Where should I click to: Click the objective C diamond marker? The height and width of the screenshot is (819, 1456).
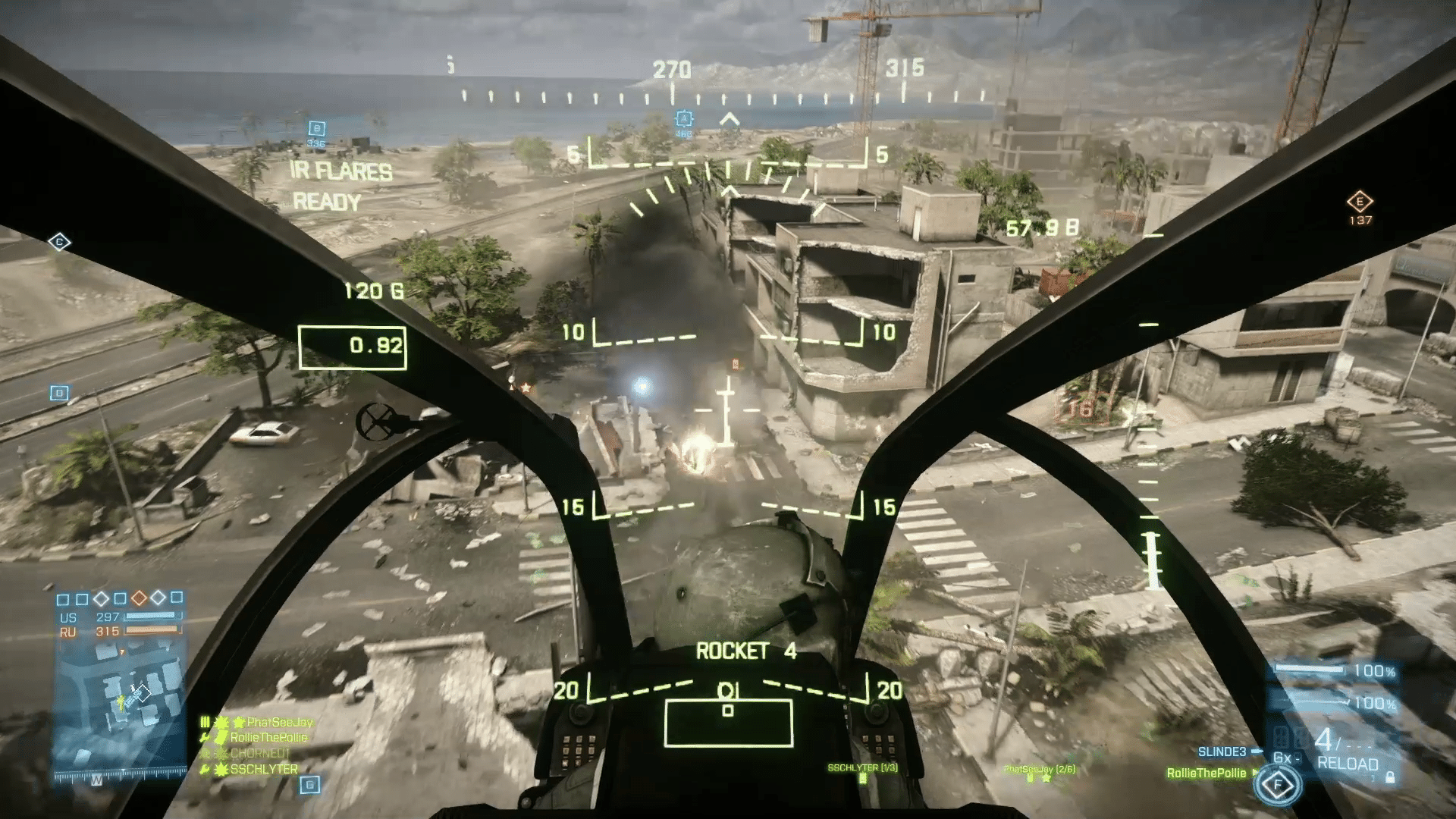(59, 242)
